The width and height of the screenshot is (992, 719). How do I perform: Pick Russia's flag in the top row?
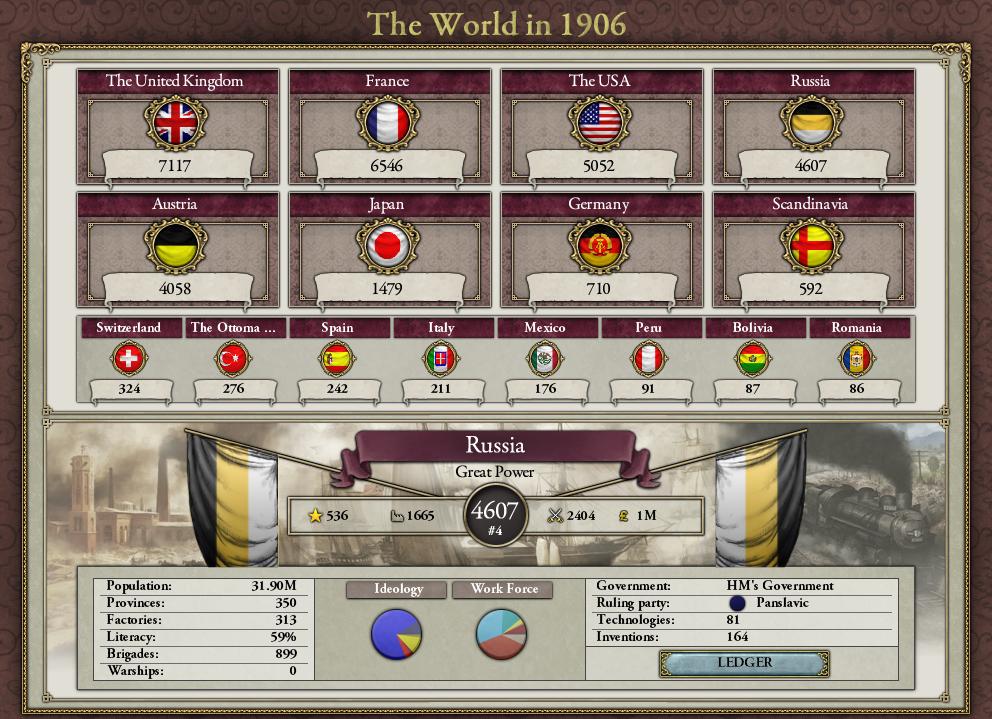pyautogui.click(x=811, y=123)
